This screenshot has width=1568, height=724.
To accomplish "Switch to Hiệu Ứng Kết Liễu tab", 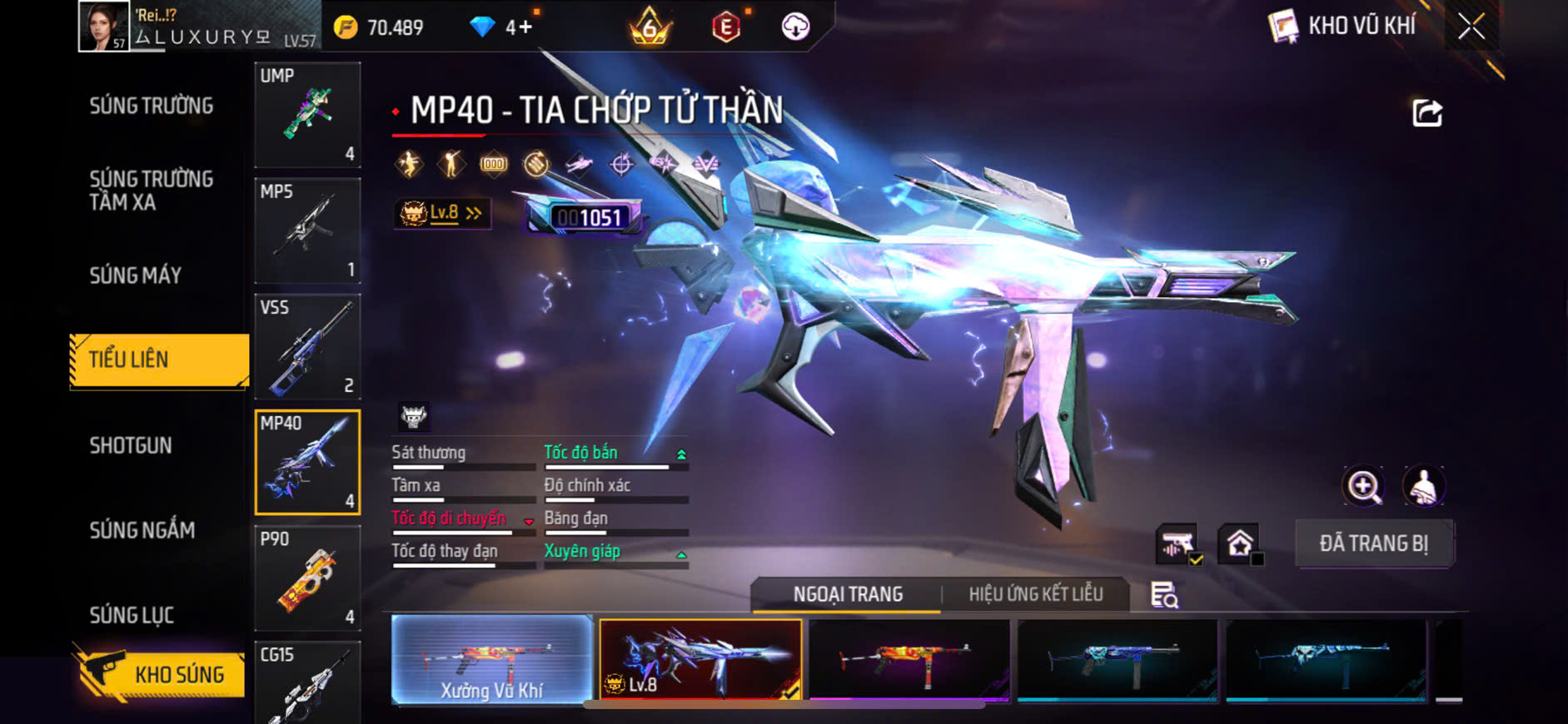I will (1035, 594).
